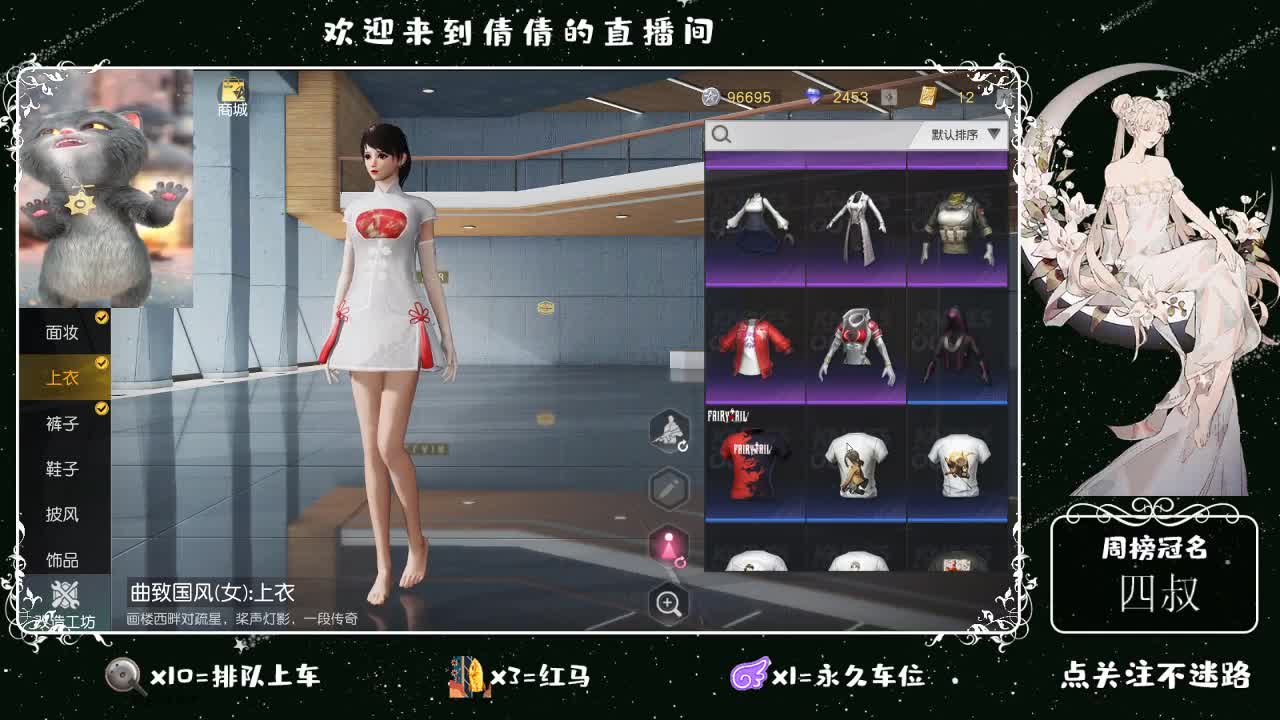Screen dimensions: 1280x720
Task: Click the item search input field
Action: point(810,135)
